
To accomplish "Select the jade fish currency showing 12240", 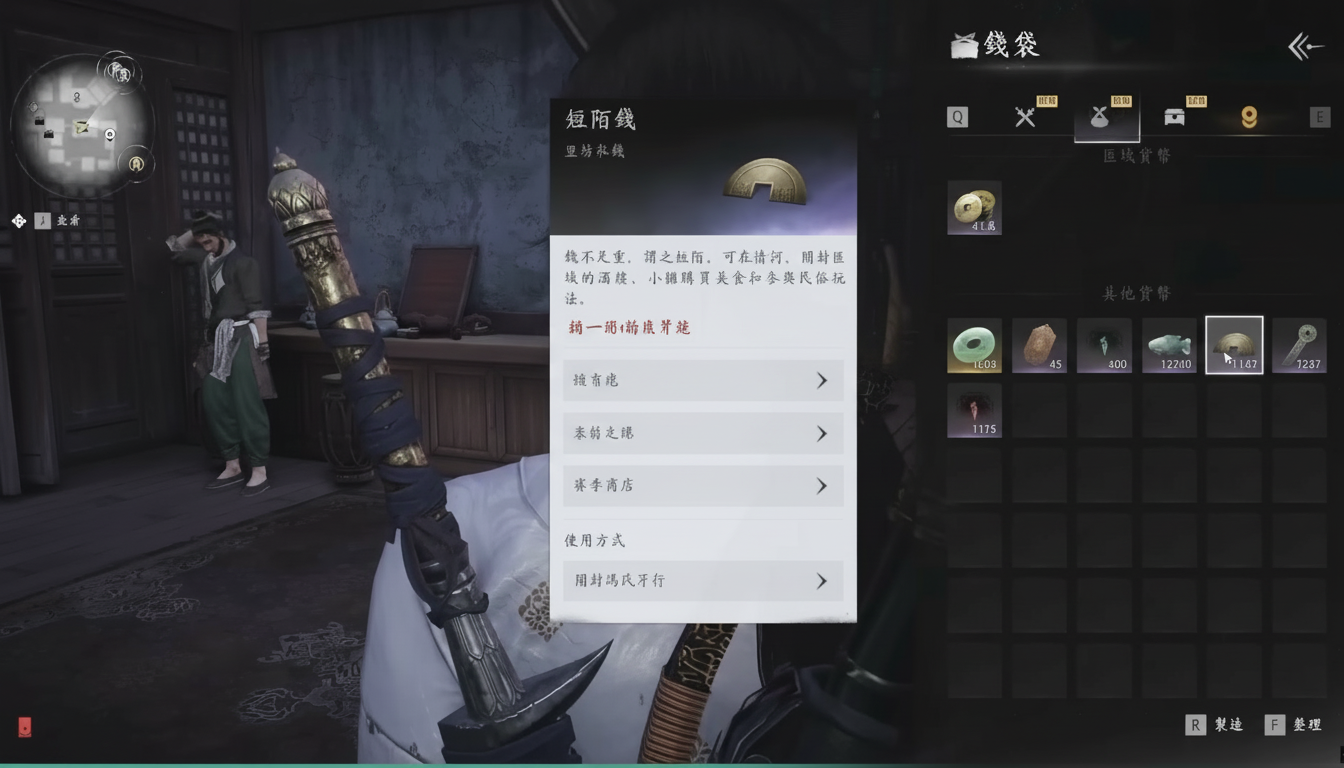I will pyautogui.click(x=1169, y=345).
